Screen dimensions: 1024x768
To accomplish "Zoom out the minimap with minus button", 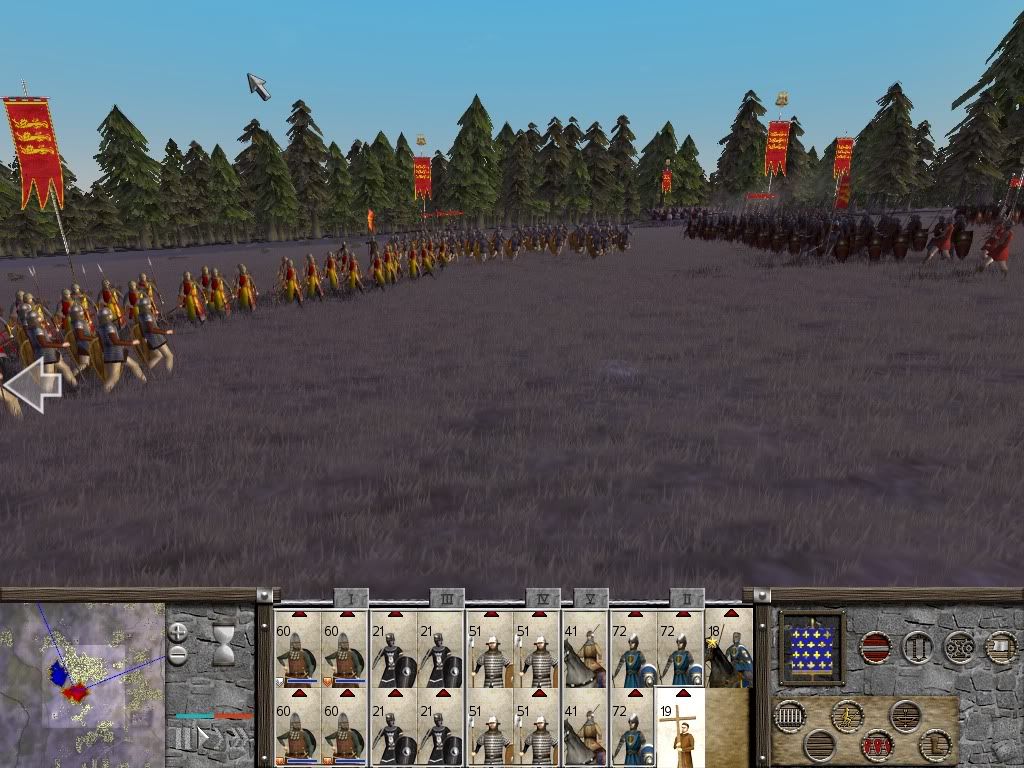I will pyautogui.click(x=178, y=656).
